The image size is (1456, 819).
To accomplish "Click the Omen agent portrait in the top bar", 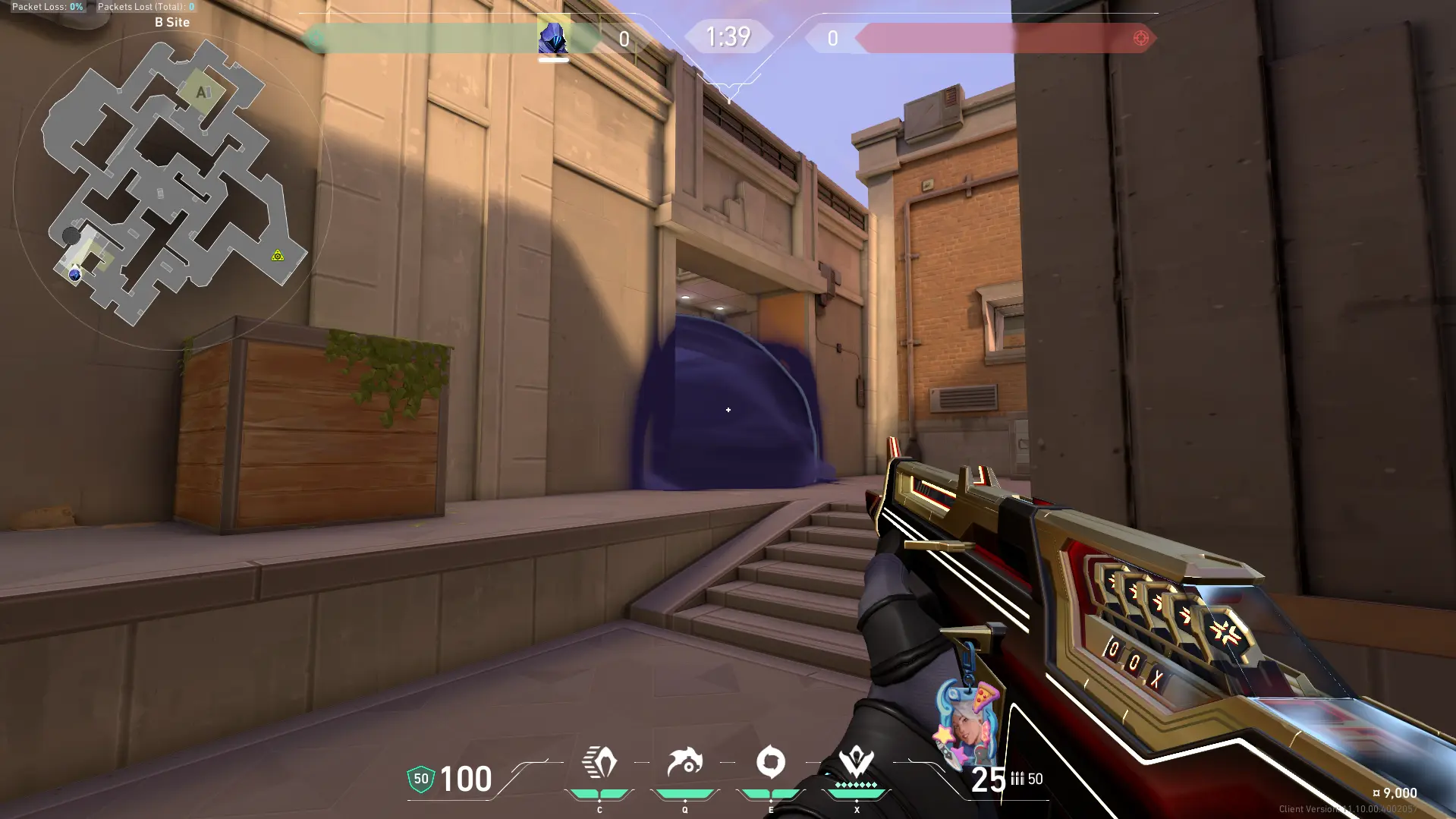I will click(x=553, y=36).
